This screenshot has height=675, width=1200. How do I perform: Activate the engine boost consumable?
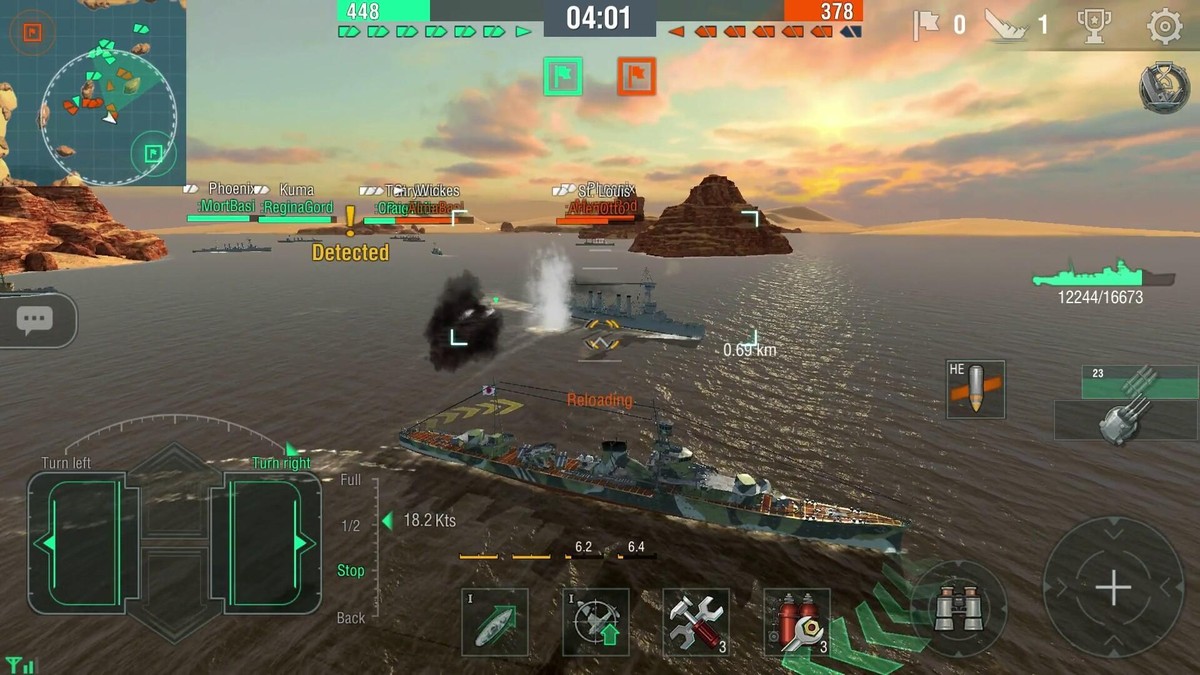[x=495, y=622]
